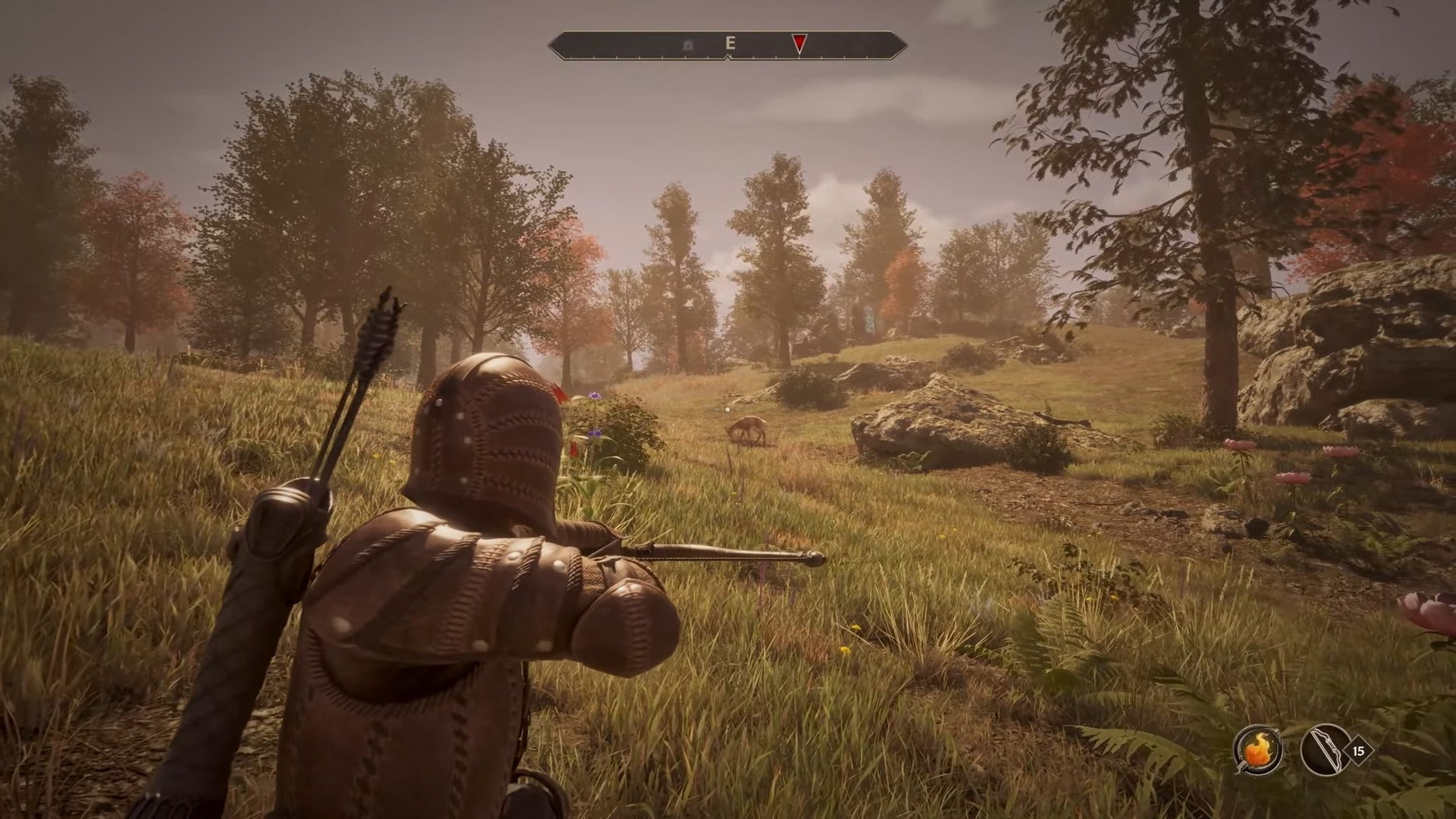The height and width of the screenshot is (819, 1456).
Task: Click the leftmost tick mark on the compass
Action: click(x=570, y=58)
